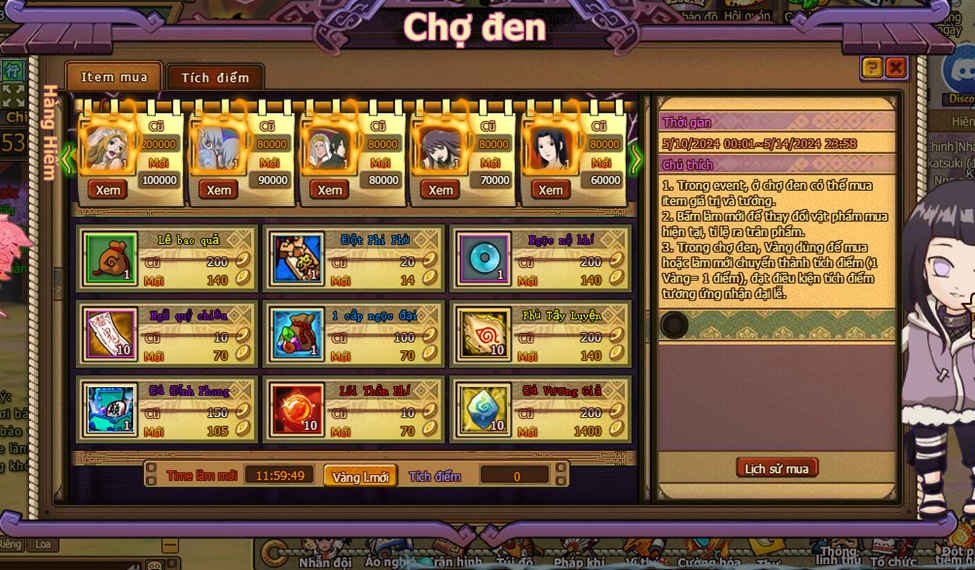975x570 pixels.
Task: Click Xem under the 100000 hero card
Action: [108, 190]
